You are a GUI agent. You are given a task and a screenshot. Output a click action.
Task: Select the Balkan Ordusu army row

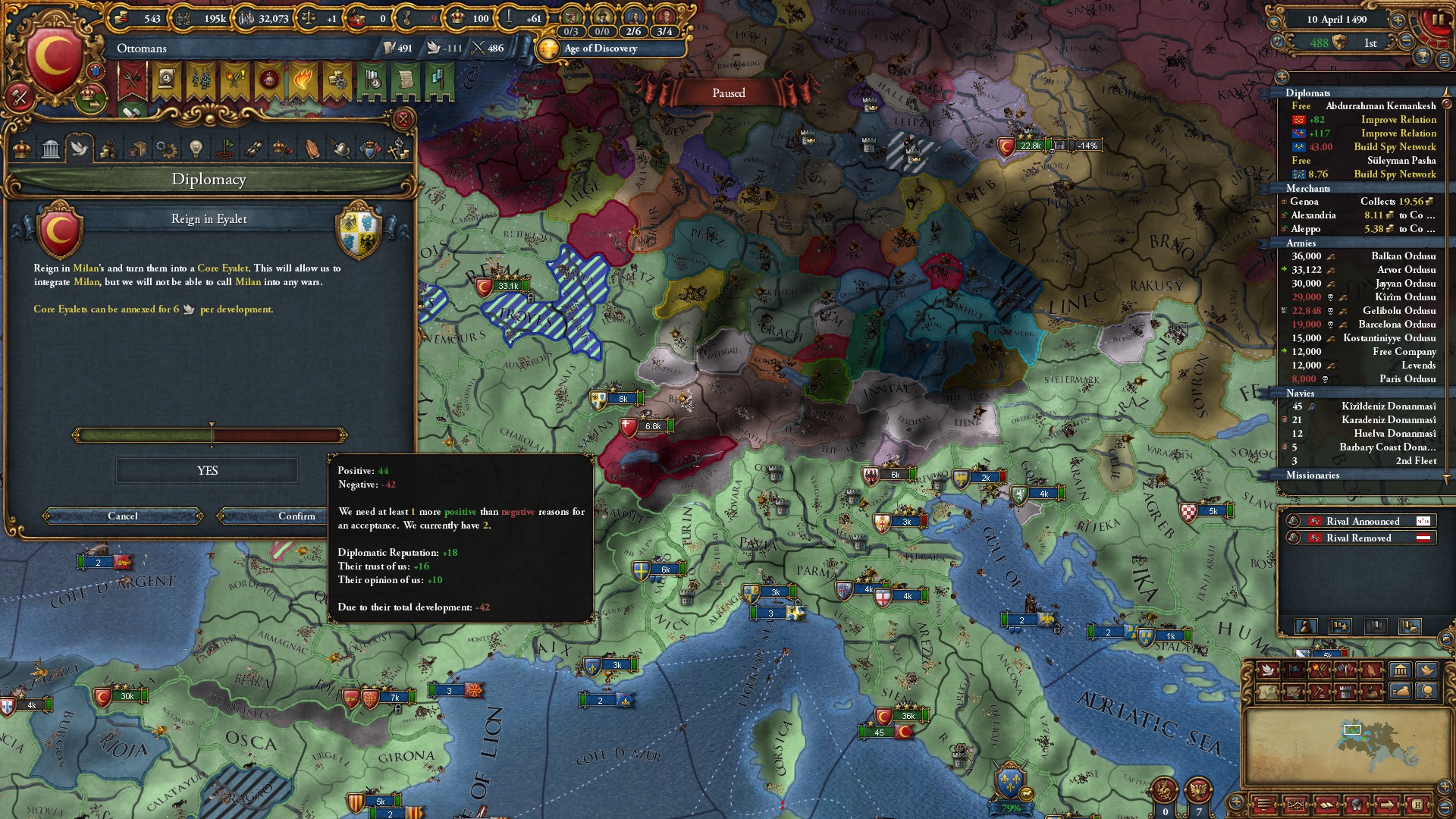coord(1363,256)
